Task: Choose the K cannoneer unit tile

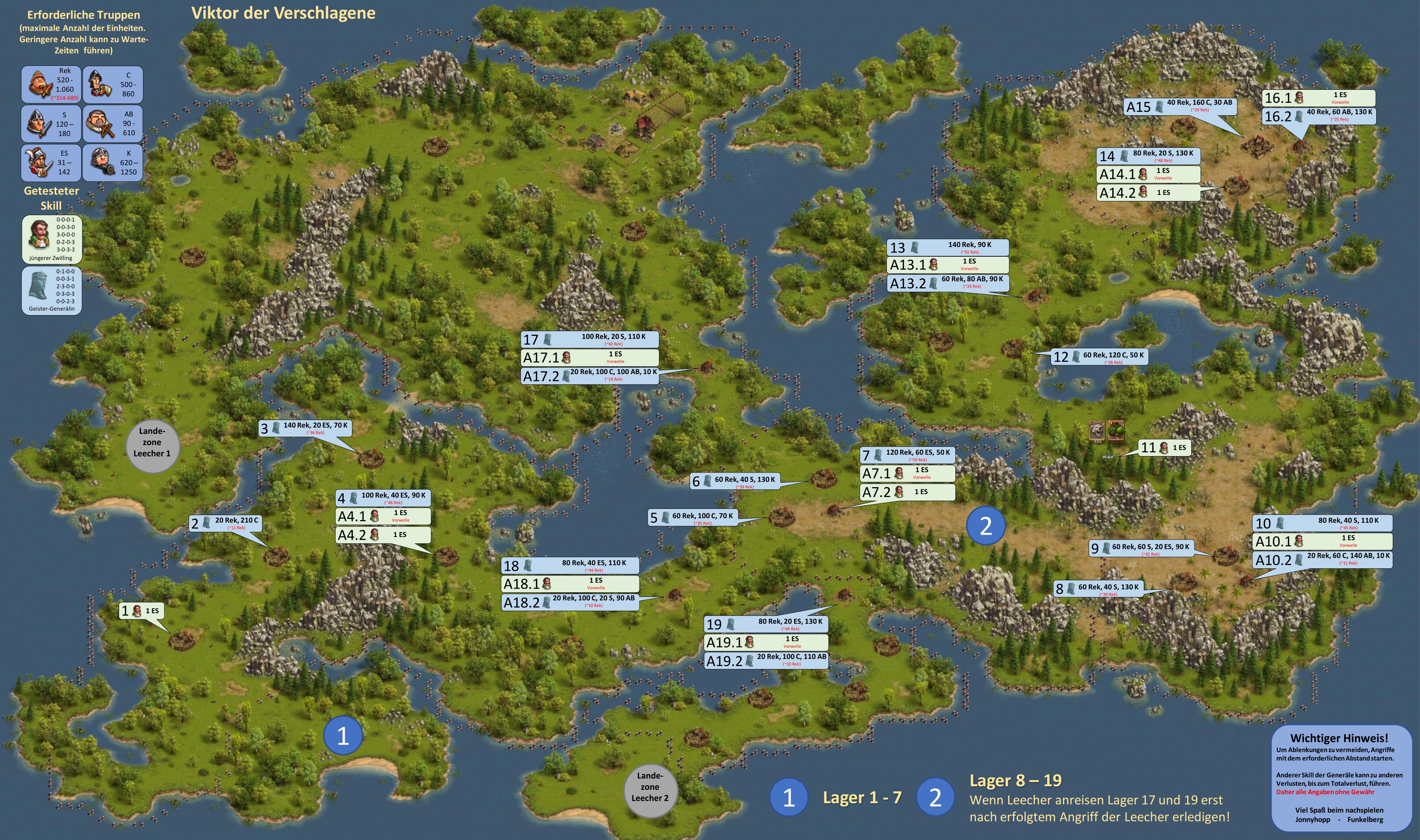Action: (113, 162)
